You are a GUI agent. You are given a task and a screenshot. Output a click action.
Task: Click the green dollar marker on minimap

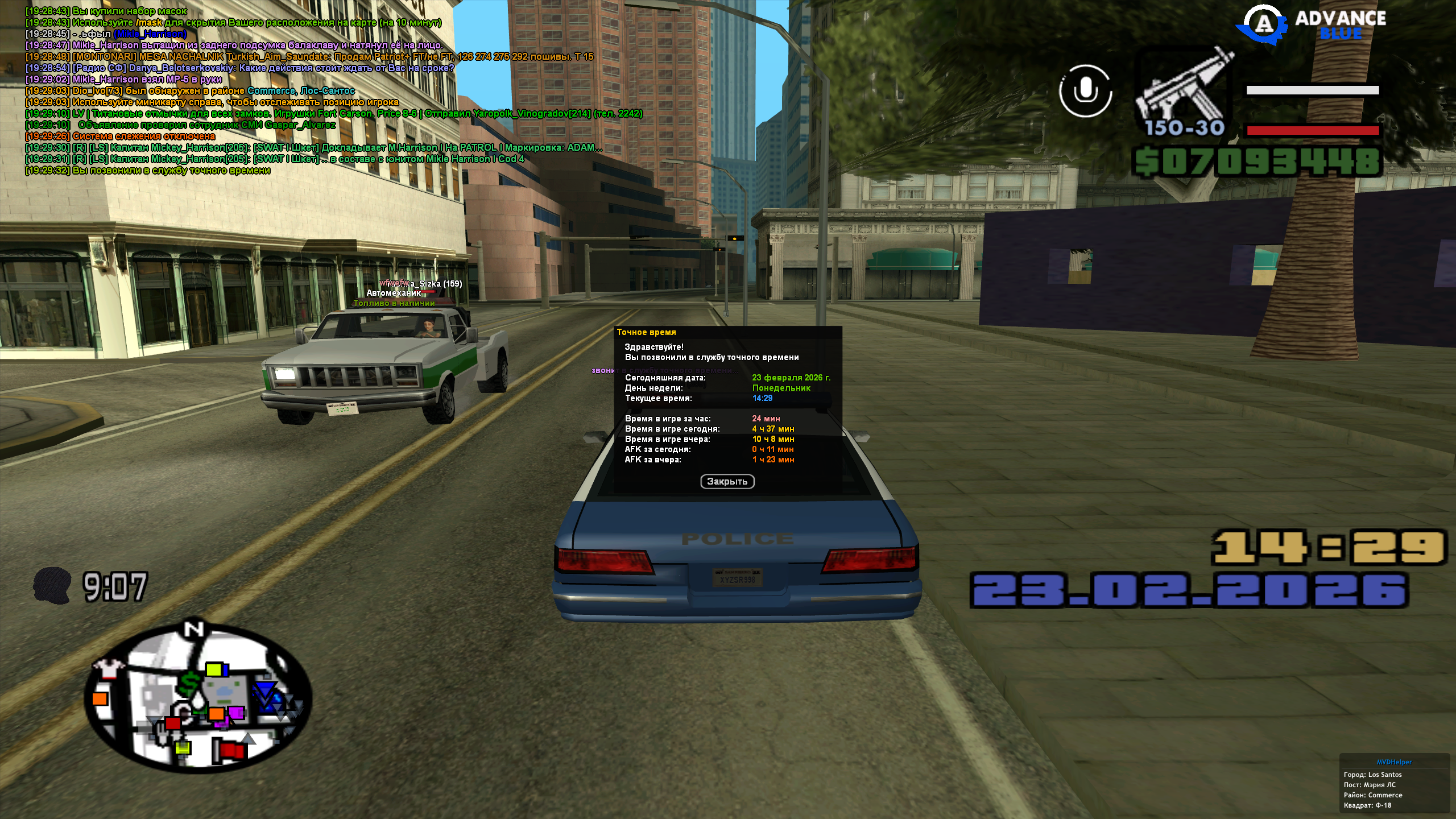click(x=191, y=682)
